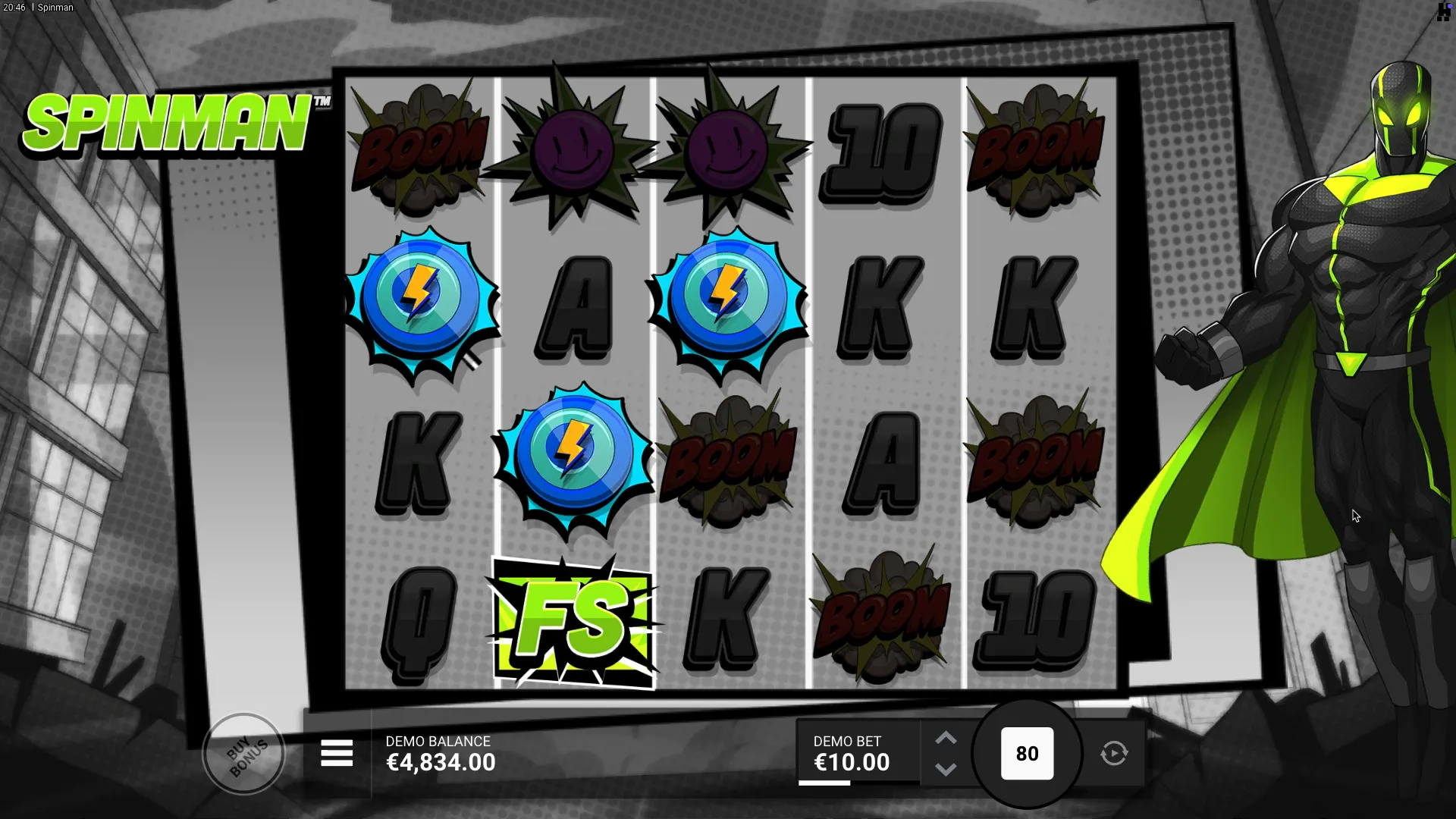Image resolution: width=1456 pixels, height=819 pixels.
Task: Increase the demo bet amount
Action: 946,739
